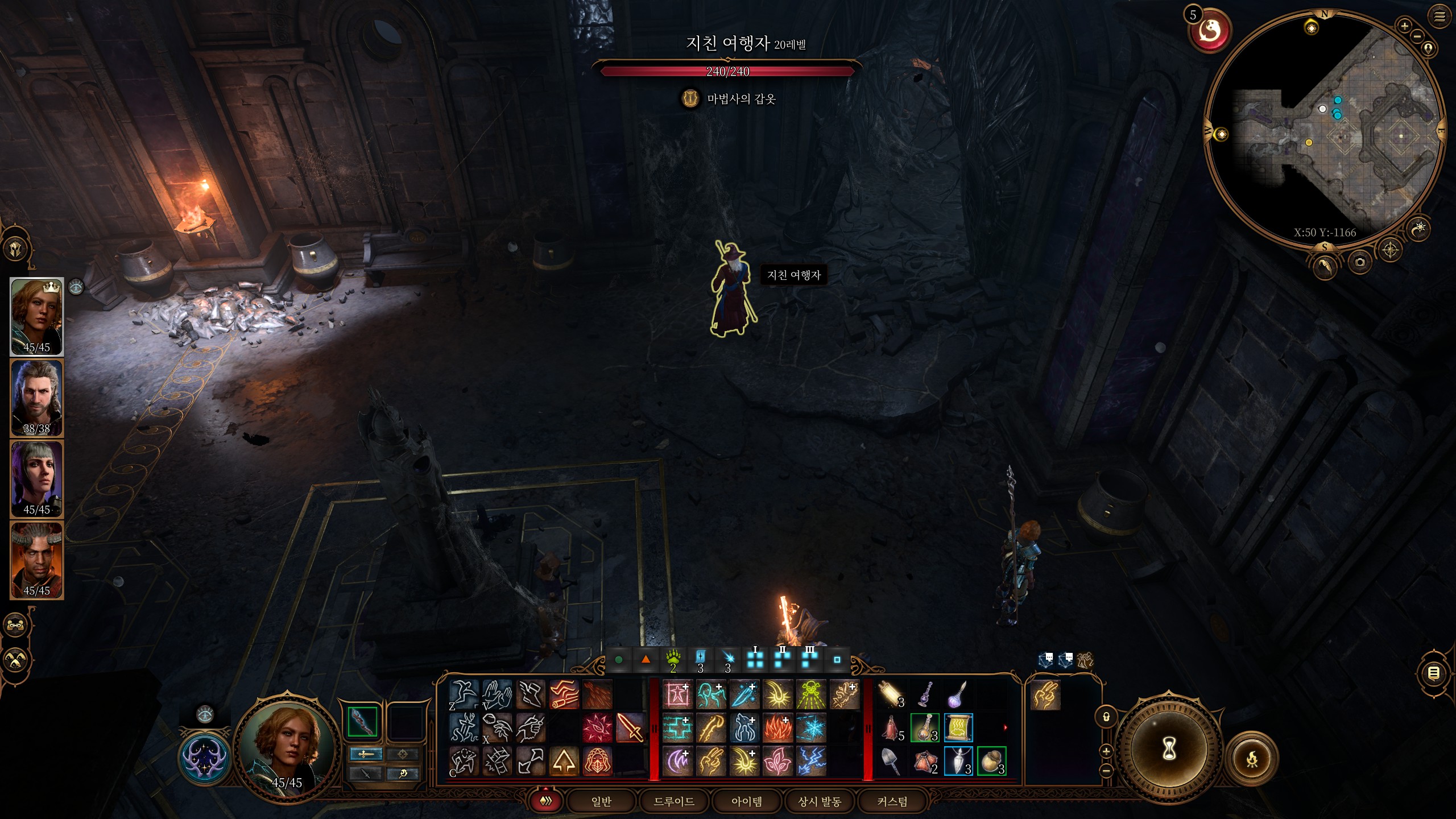Switch to the 커스텀 hotbar tab
Viewport: 1456px width, 819px height.
892,801
